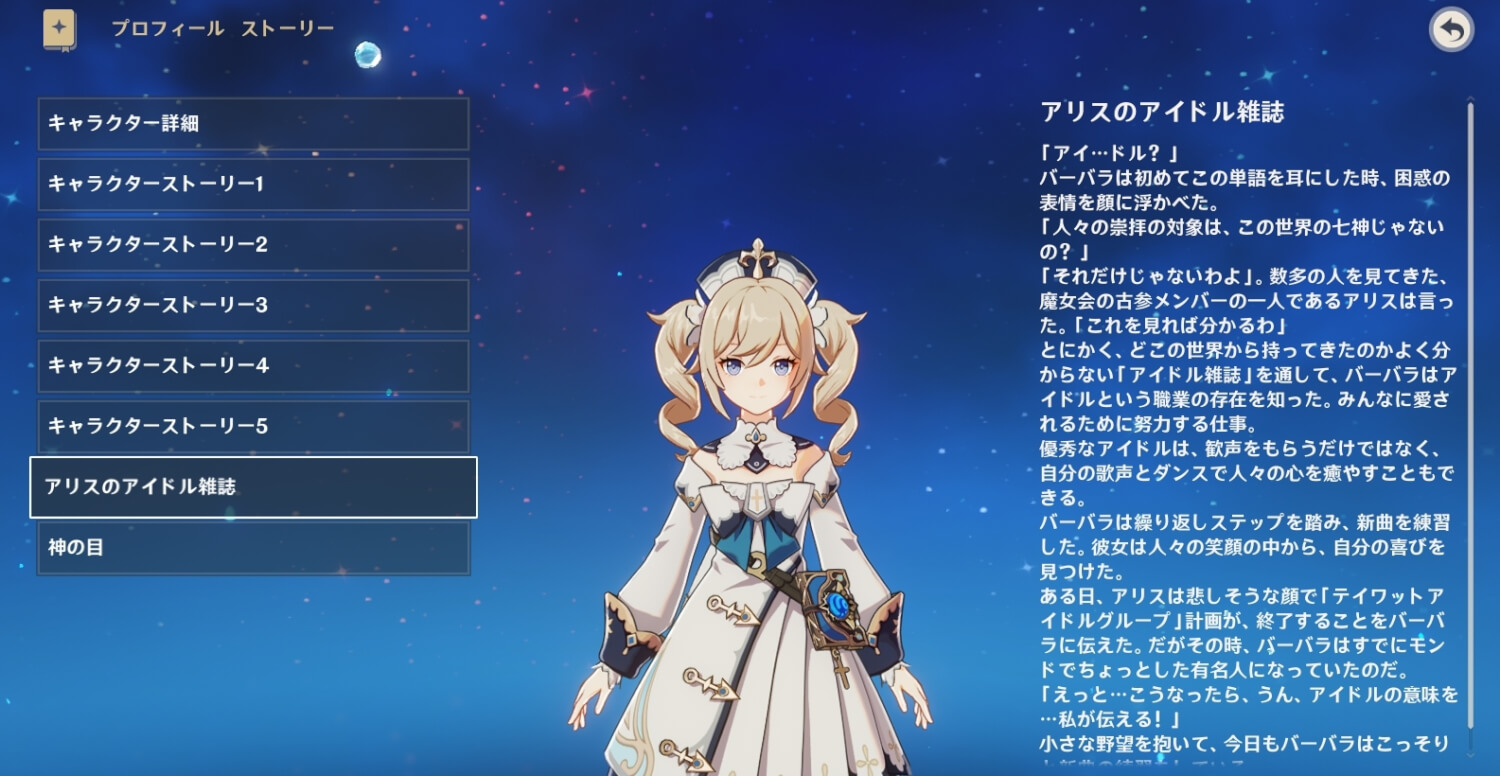This screenshot has height=776, width=1500.
Task: Choose キャラクターストーリー3 entry
Action: pos(253,306)
